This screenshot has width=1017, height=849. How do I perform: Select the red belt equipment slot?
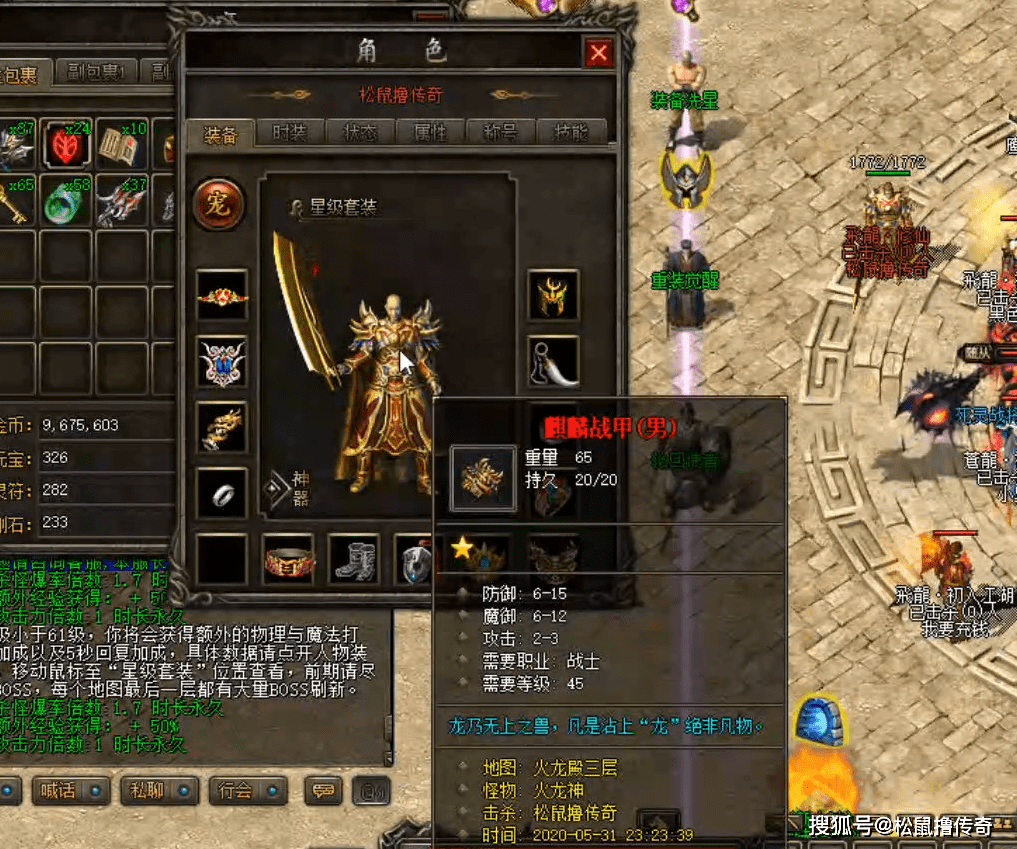click(x=288, y=559)
